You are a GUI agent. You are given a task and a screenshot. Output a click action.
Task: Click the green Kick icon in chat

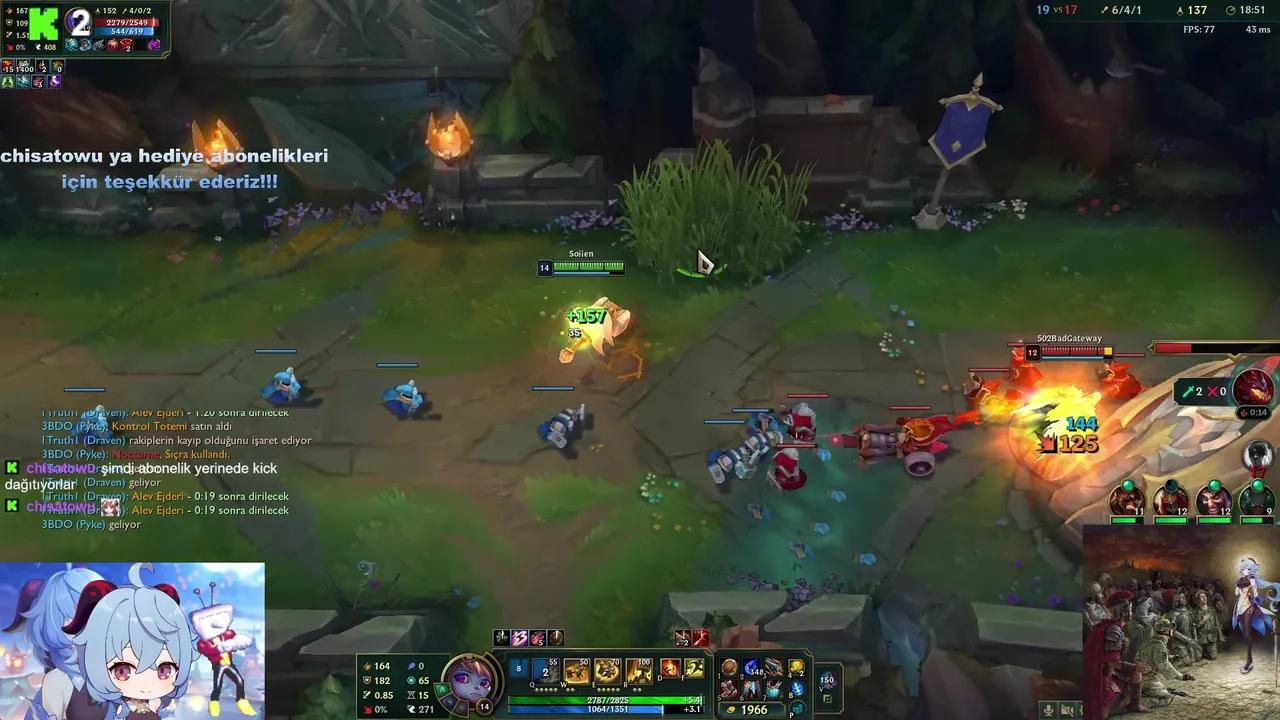coord(13,468)
